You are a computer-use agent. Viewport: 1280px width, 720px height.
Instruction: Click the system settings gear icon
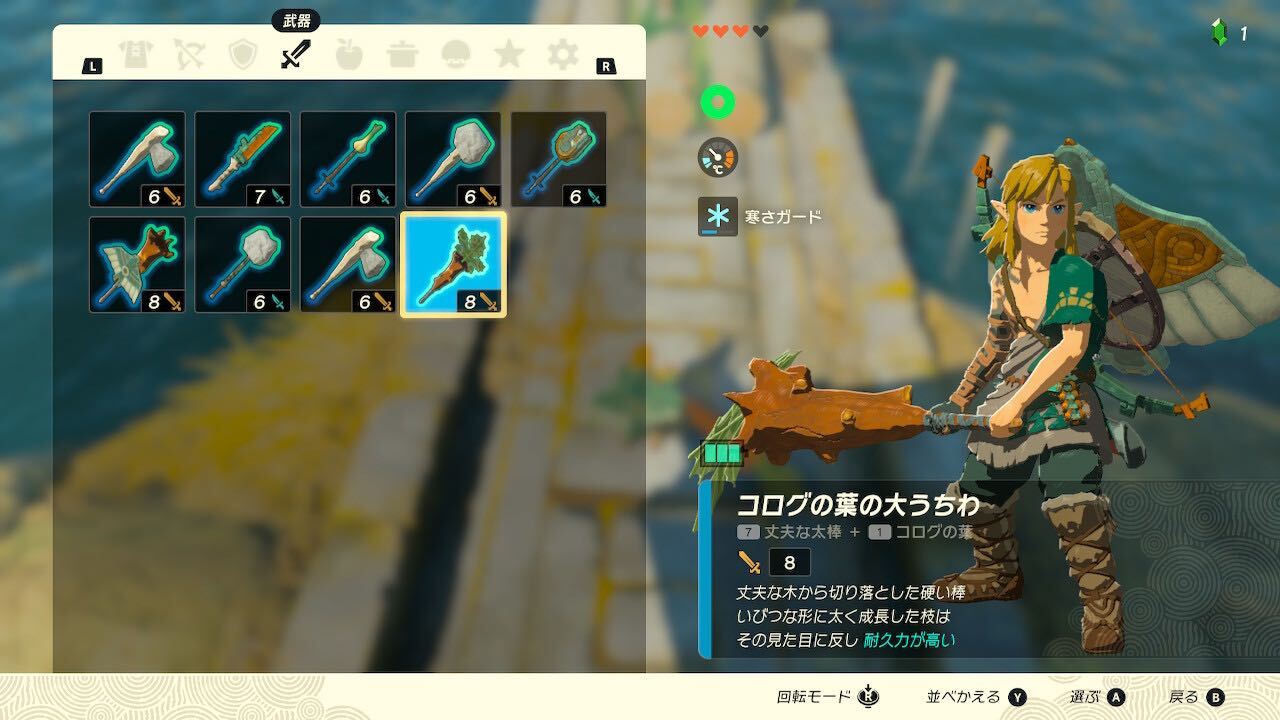click(562, 55)
